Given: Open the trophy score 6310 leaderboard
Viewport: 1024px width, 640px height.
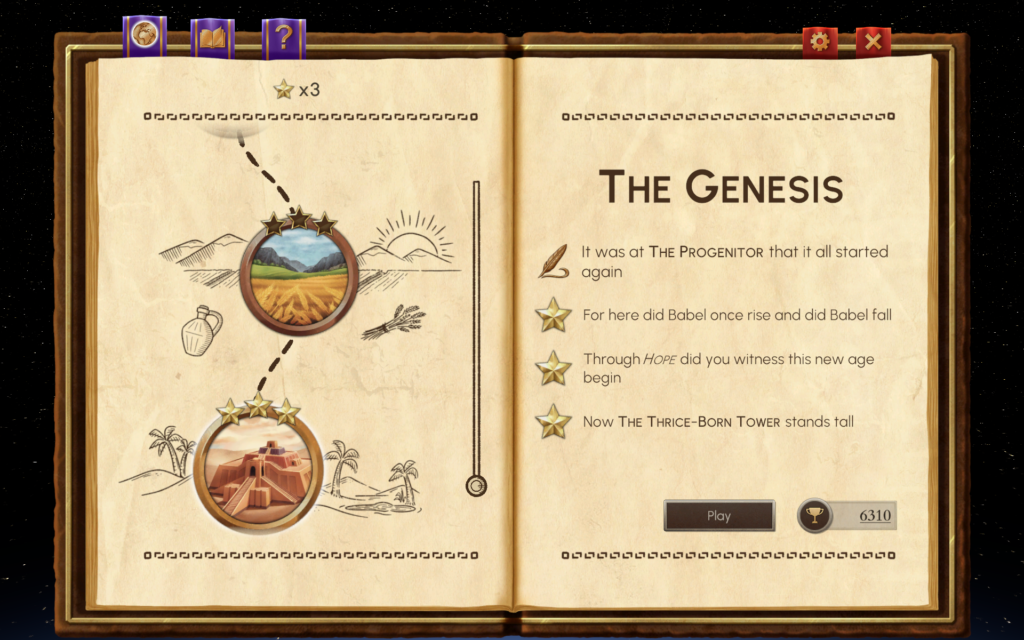Looking at the screenshot, I should pyautogui.click(x=847, y=516).
